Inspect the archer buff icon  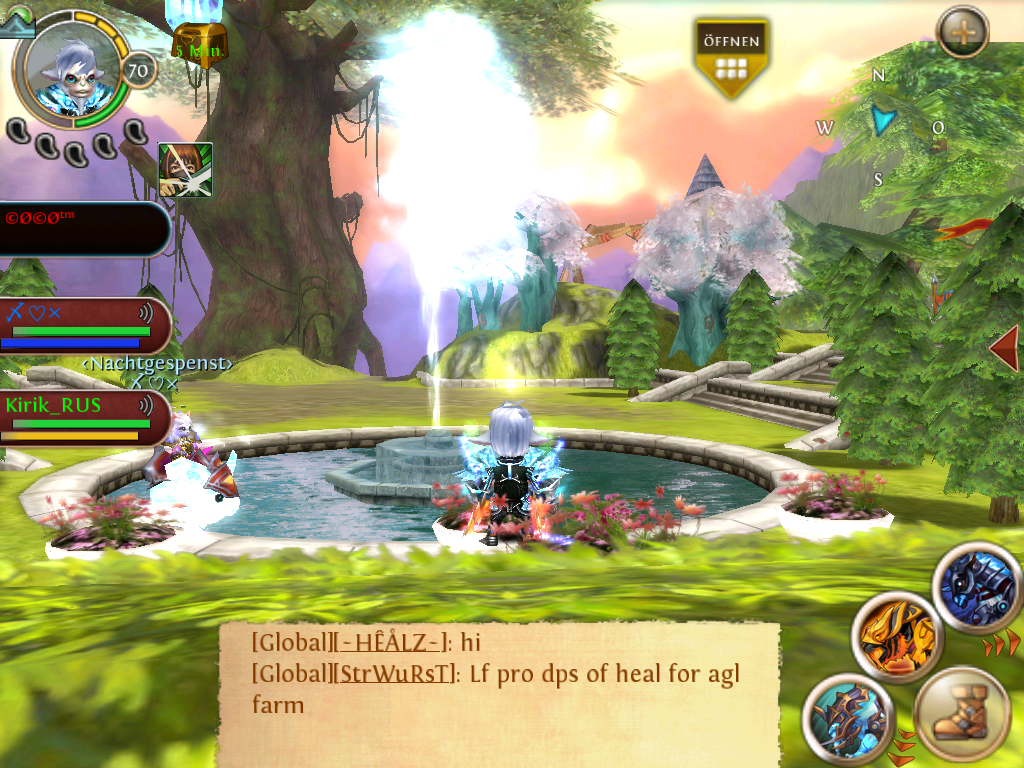[185, 169]
